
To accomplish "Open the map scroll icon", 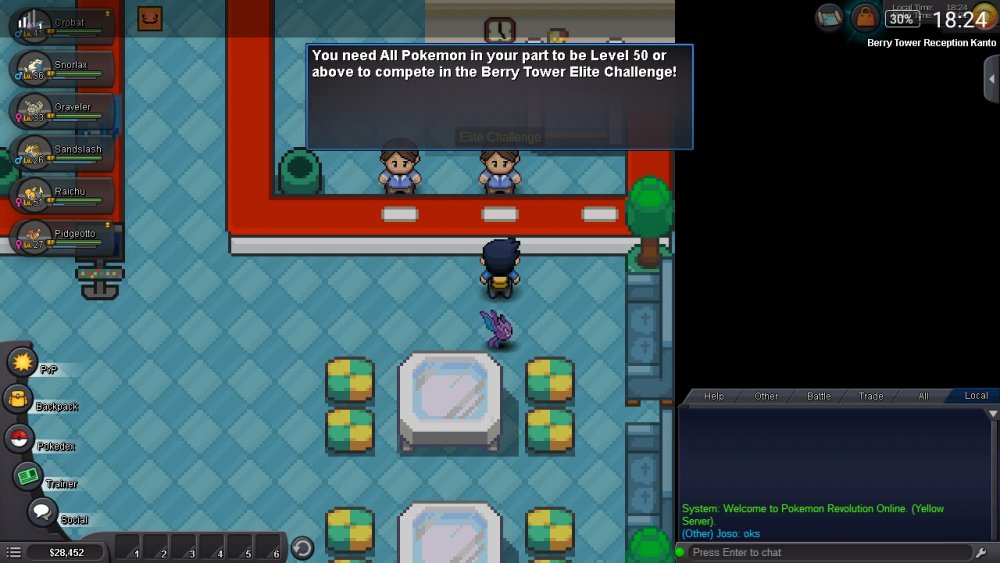I will click(x=830, y=16).
